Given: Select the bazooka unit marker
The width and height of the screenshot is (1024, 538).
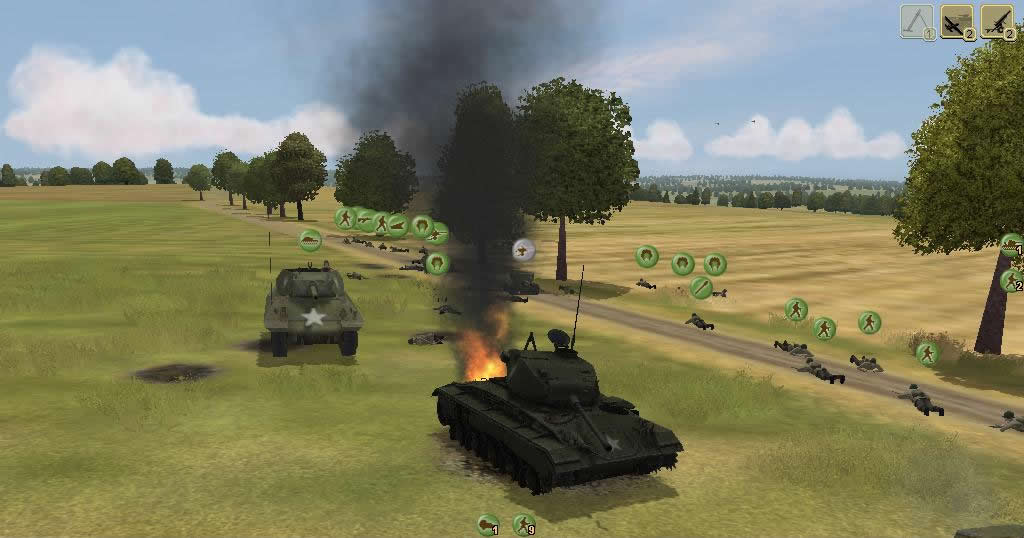Looking at the screenshot, I should 701,288.
